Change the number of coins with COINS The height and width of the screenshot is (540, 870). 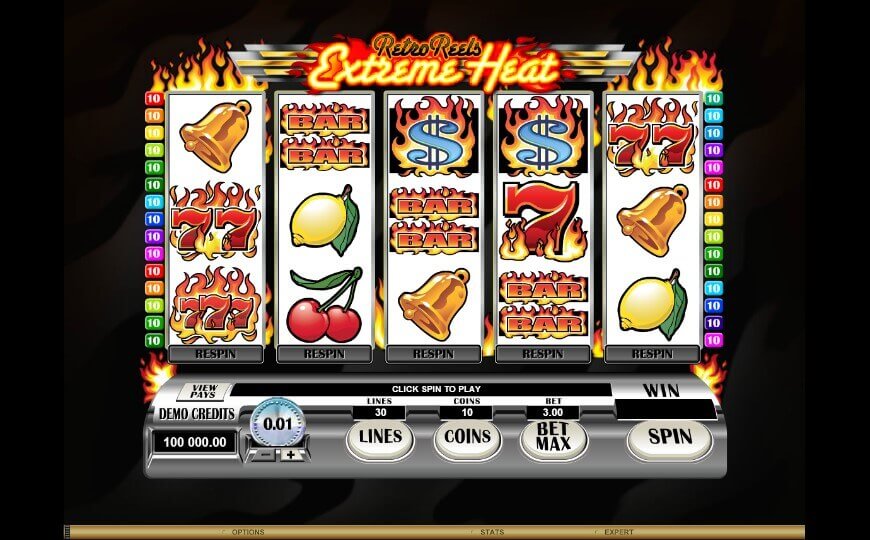coord(467,437)
